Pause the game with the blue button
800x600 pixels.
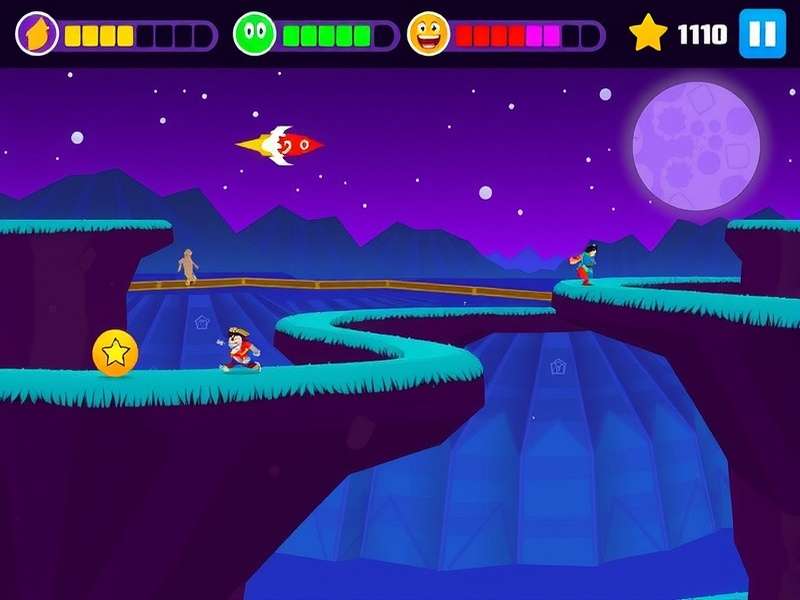click(x=762, y=34)
